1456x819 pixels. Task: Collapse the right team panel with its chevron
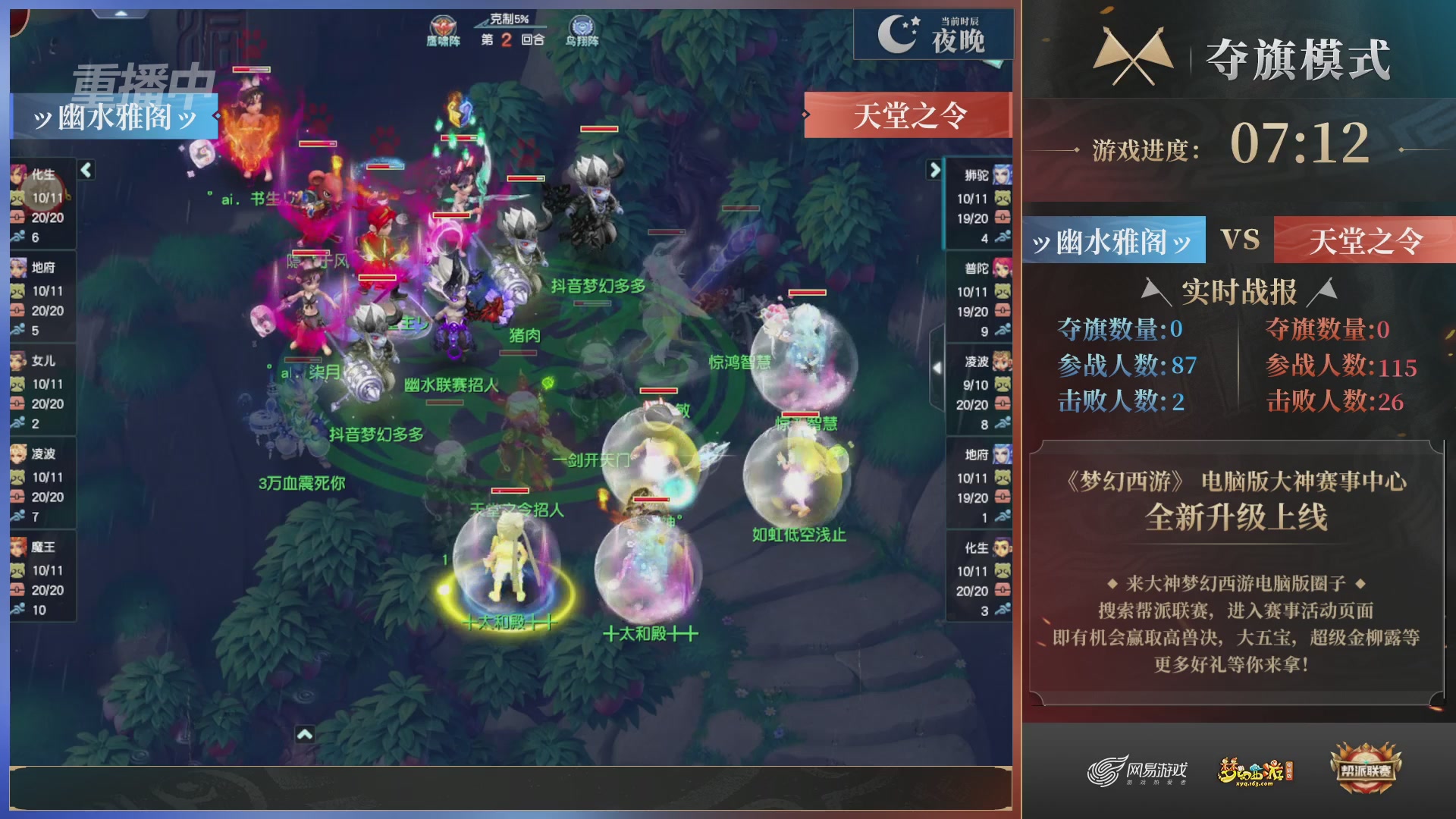(x=934, y=171)
